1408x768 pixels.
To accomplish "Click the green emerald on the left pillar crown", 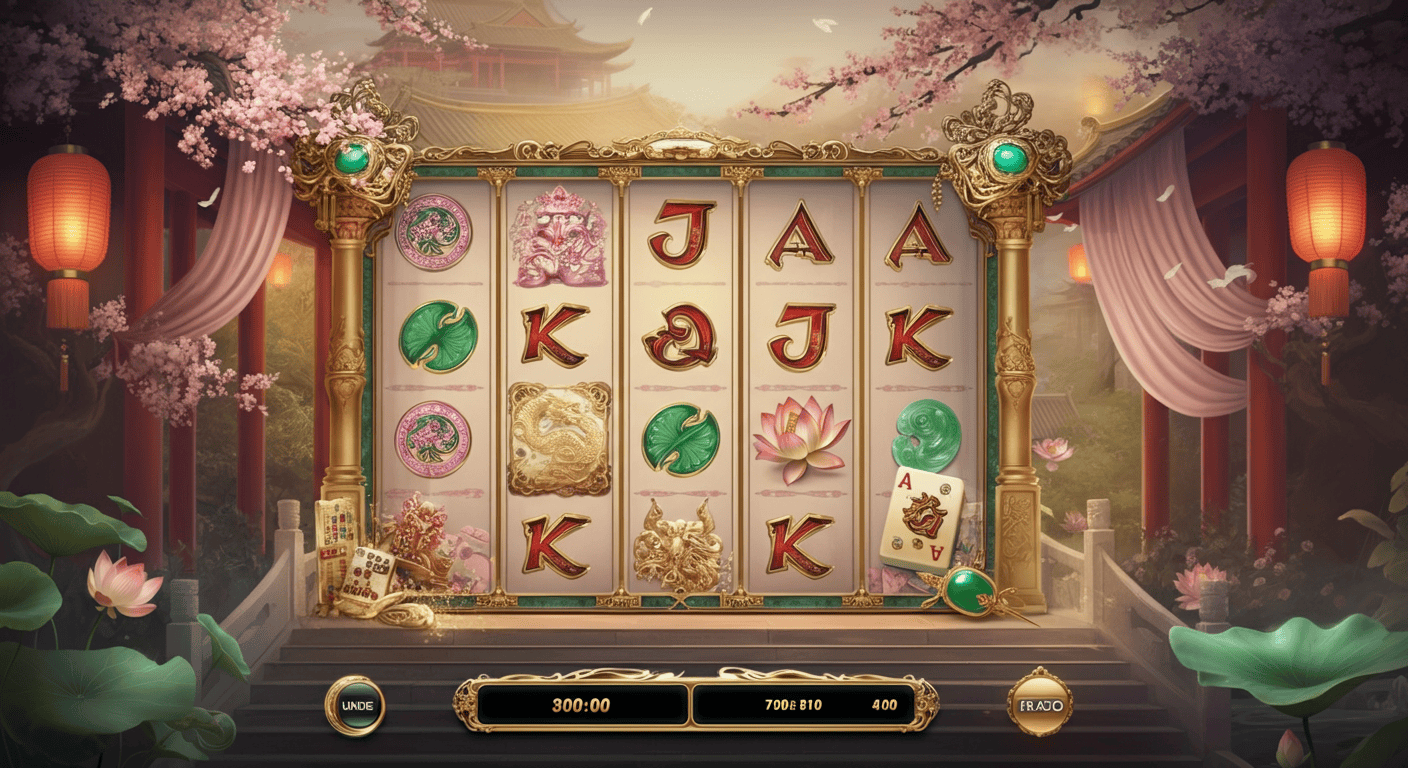I will pyautogui.click(x=350, y=155).
